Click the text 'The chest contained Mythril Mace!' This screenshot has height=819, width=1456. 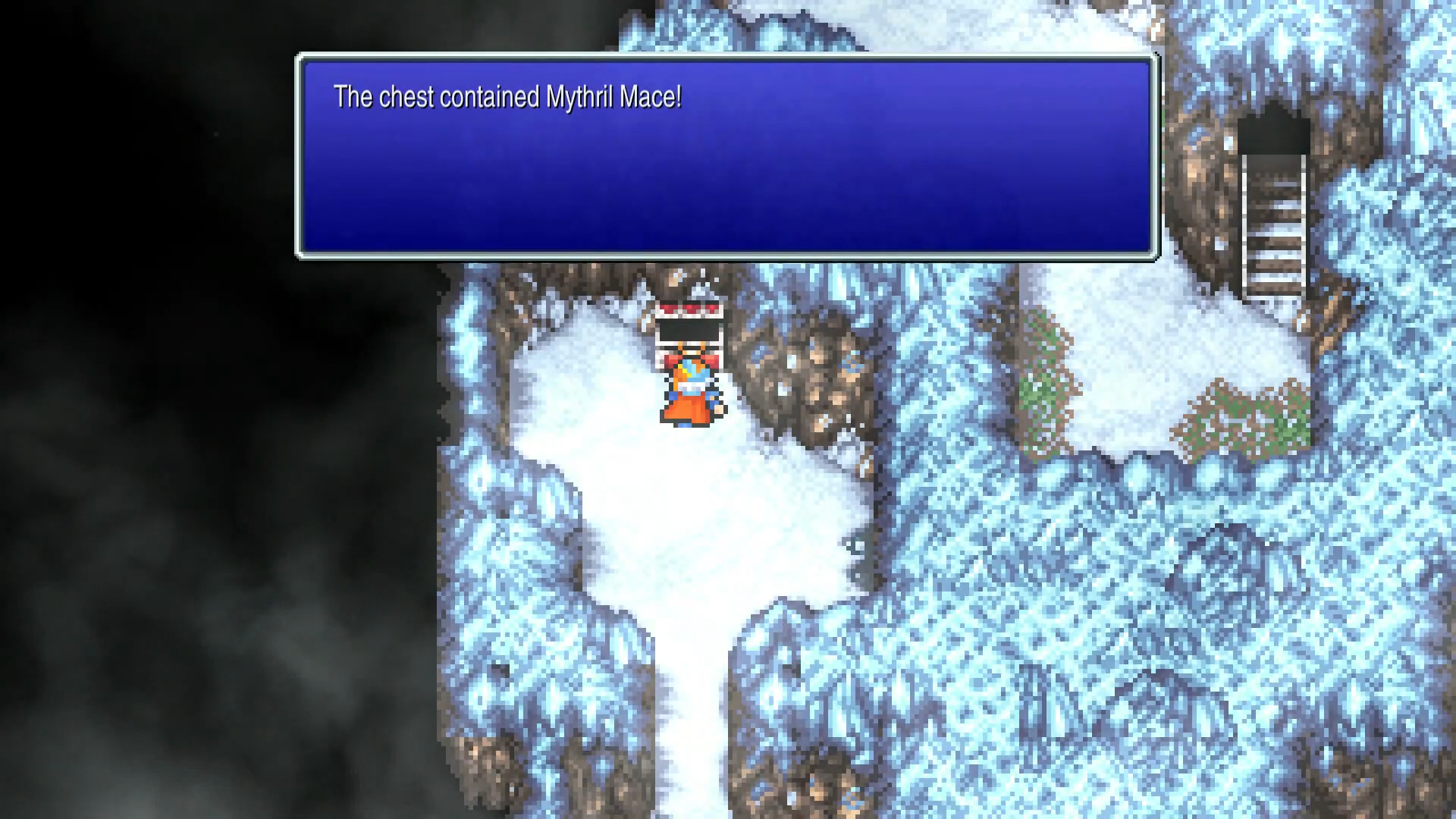[x=508, y=97]
